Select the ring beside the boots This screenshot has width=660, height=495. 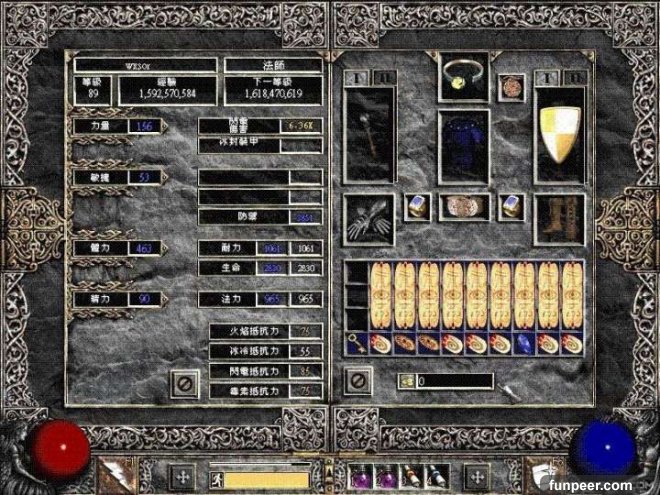coord(513,207)
